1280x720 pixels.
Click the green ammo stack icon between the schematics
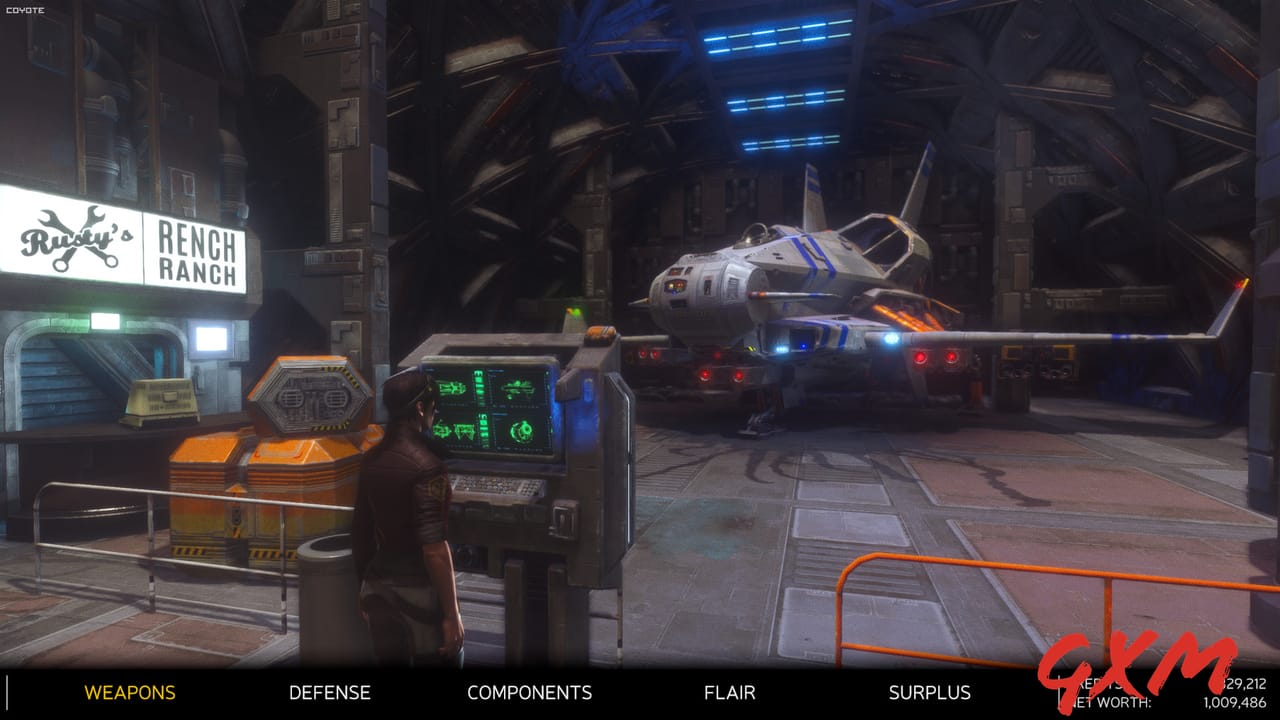480,388
